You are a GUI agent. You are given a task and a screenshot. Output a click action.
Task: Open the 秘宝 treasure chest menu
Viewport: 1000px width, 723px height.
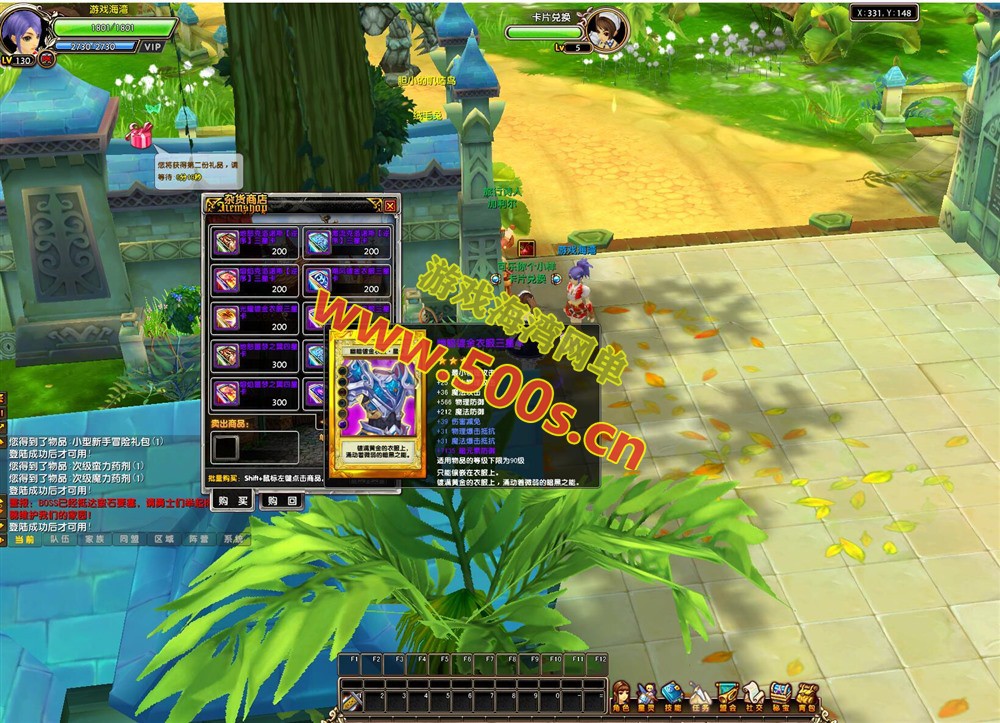(x=780, y=694)
